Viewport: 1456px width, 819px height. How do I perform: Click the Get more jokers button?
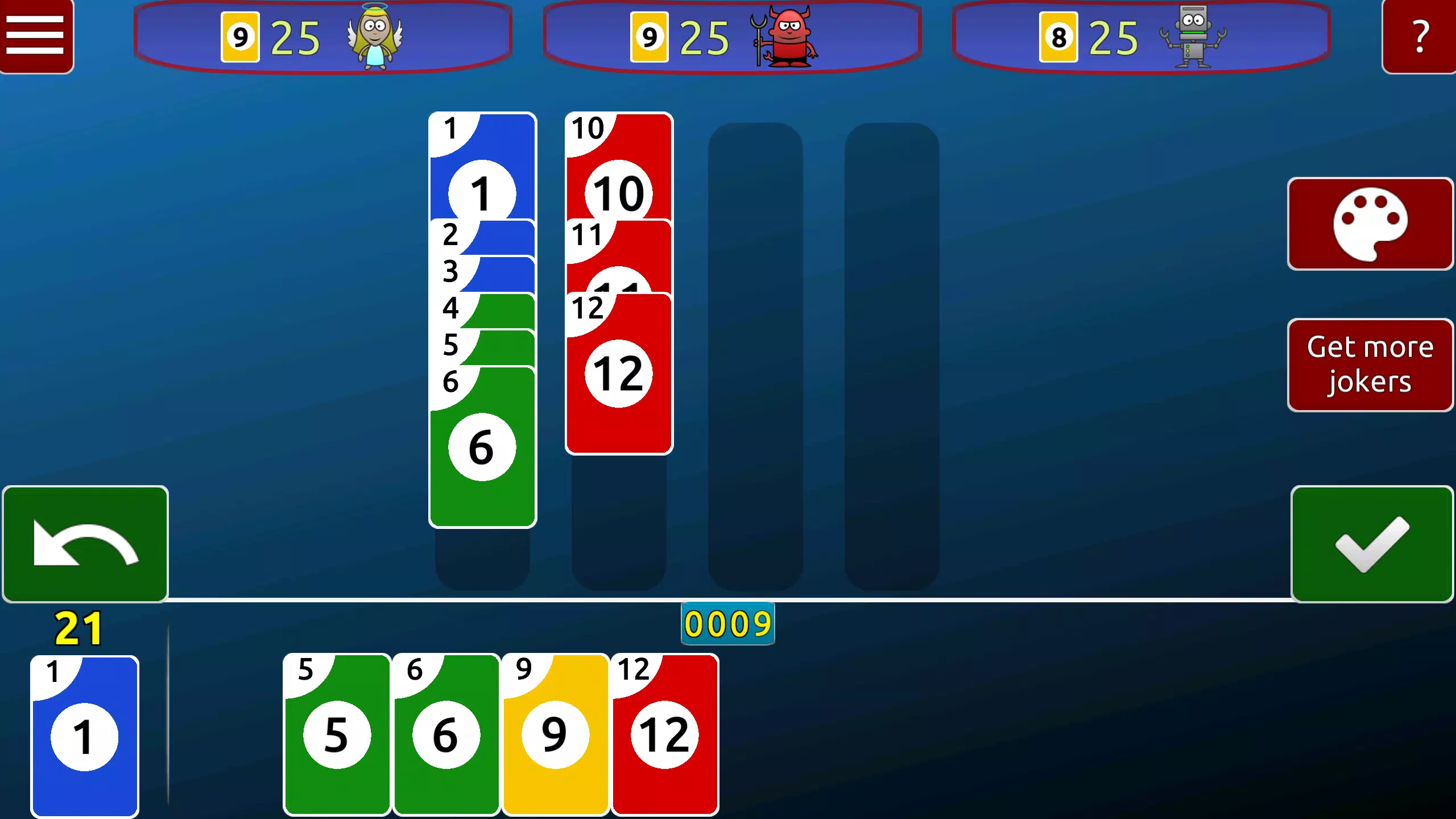click(x=1370, y=364)
